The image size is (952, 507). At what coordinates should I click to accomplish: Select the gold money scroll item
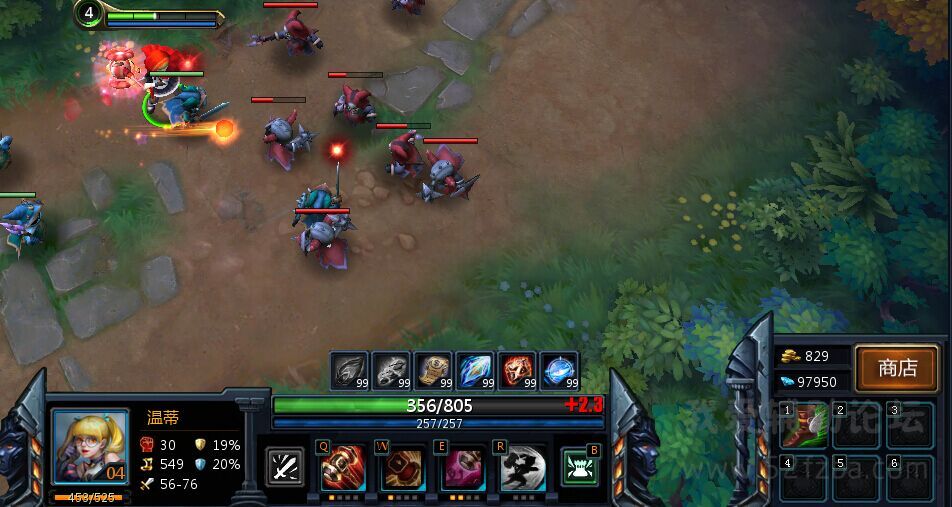[434, 370]
